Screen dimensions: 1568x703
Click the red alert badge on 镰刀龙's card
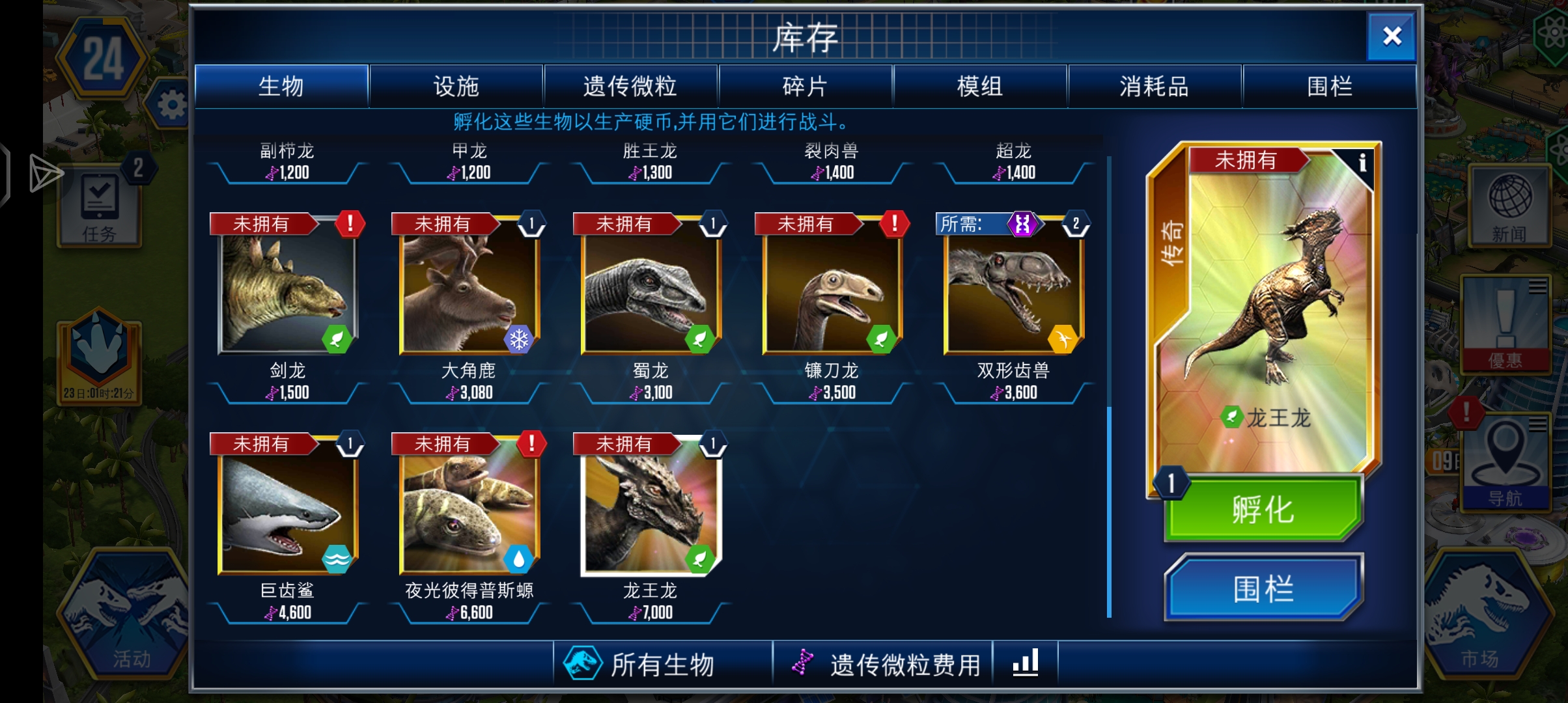click(x=893, y=223)
